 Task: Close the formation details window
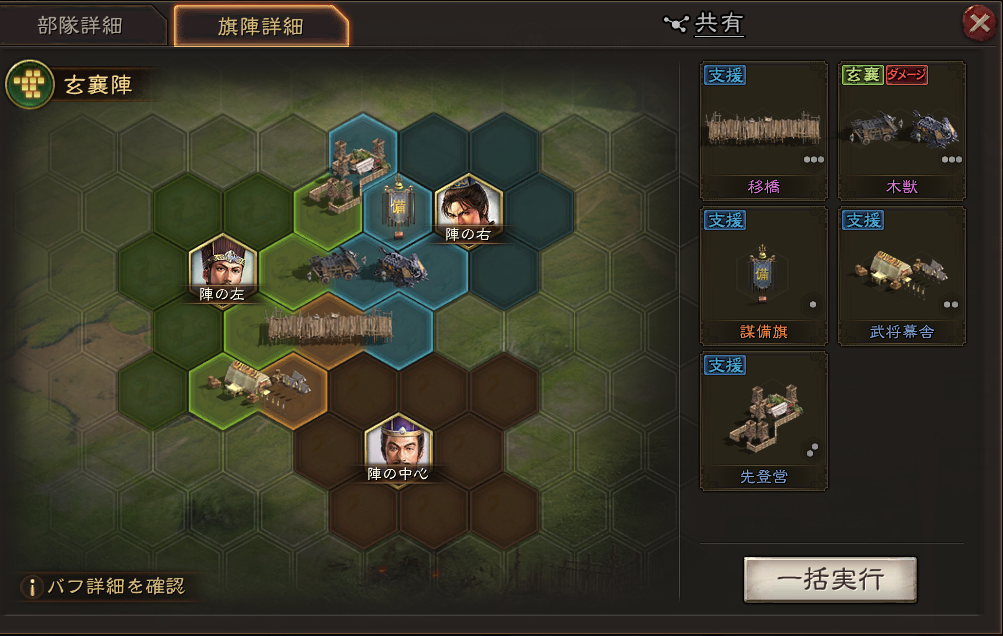(x=977, y=23)
